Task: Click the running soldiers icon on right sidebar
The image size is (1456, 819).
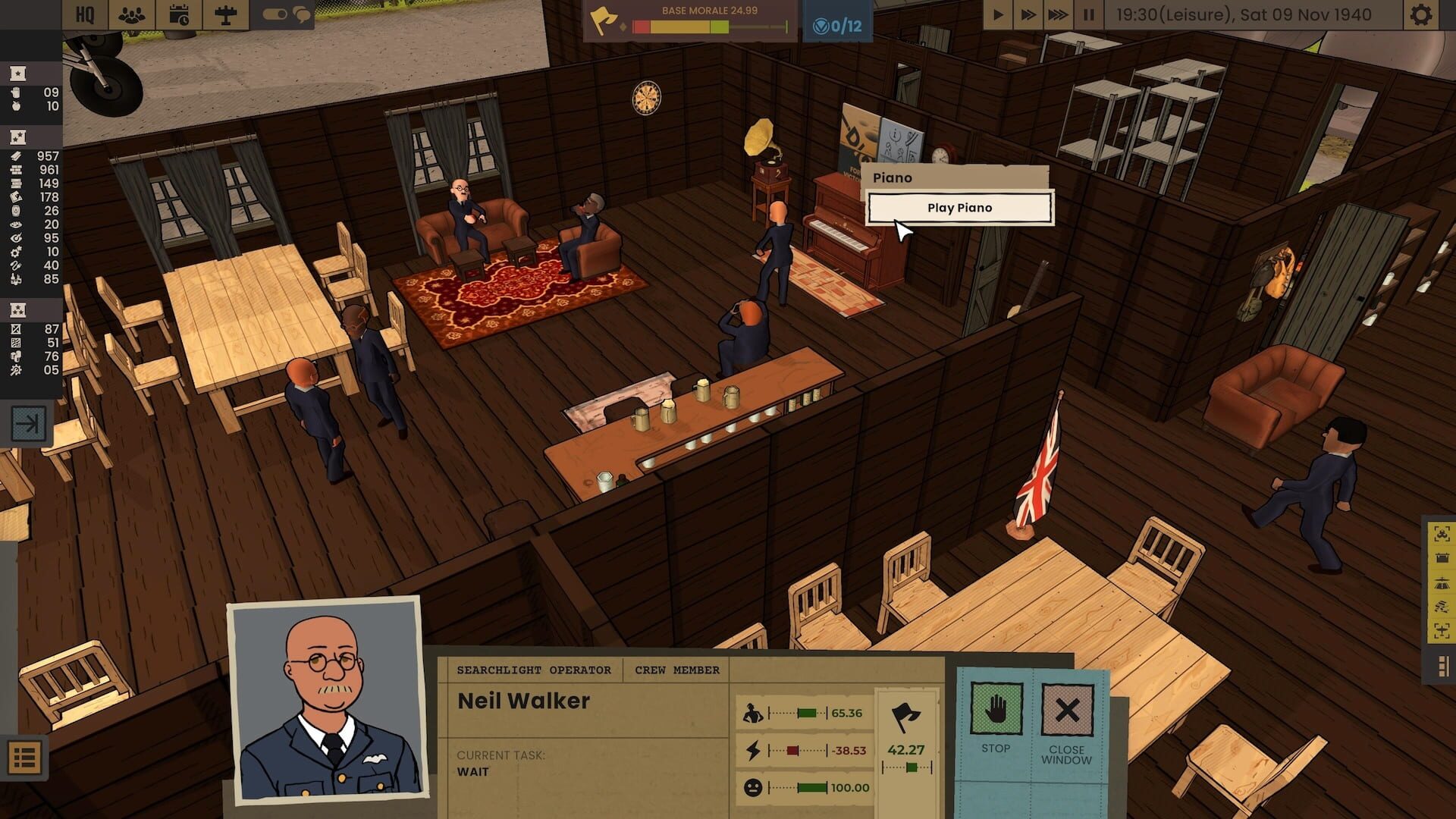Action: pyautogui.click(x=1441, y=605)
